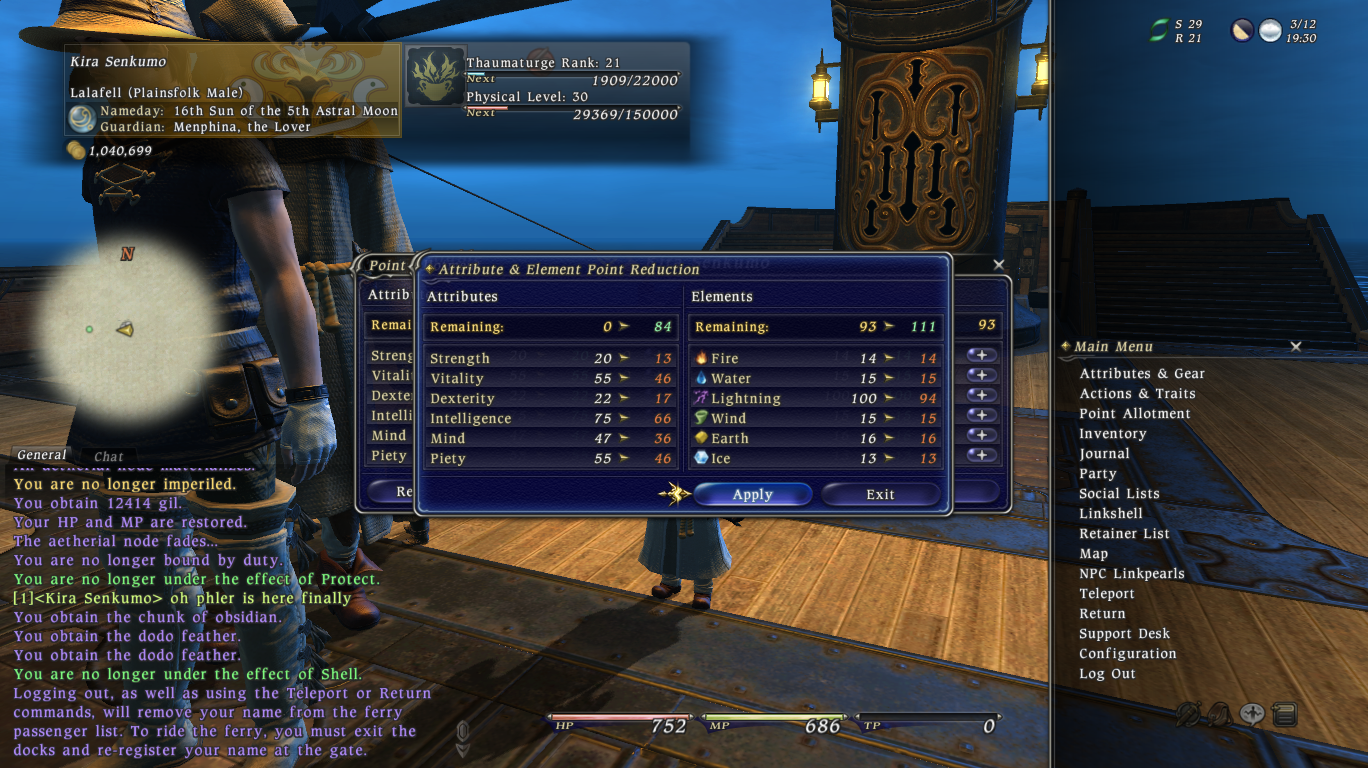Click the emote speech-bubble icon

click(1251, 712)
